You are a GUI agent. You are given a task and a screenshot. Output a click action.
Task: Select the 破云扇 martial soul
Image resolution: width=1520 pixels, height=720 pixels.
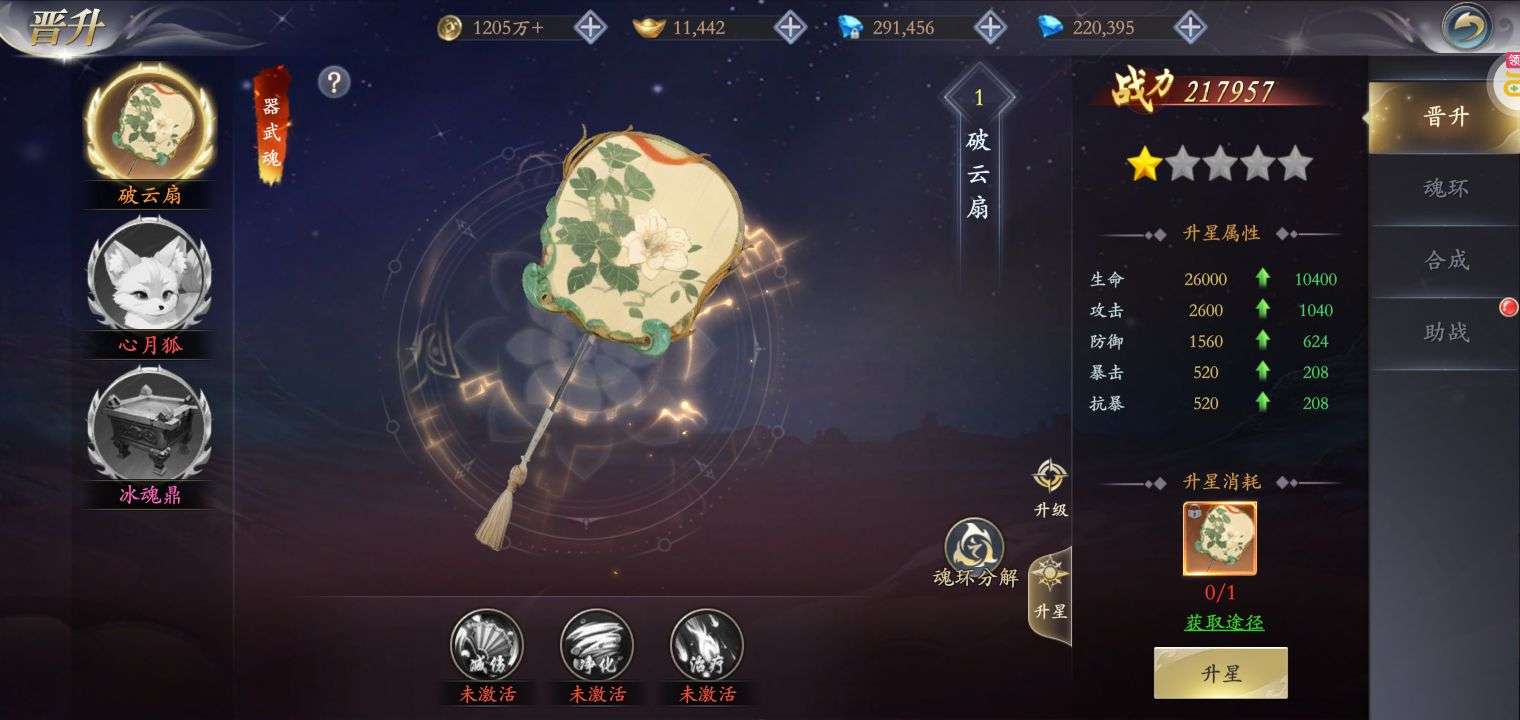coord(149,125)
